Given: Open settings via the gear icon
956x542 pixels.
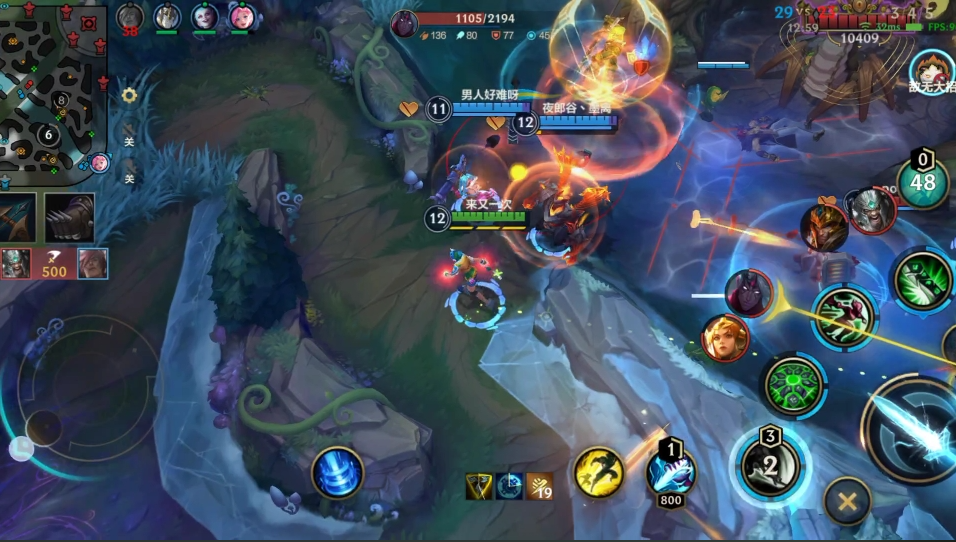Looking at the screenshot, I should pyautogui.click(x=129, y=96).
